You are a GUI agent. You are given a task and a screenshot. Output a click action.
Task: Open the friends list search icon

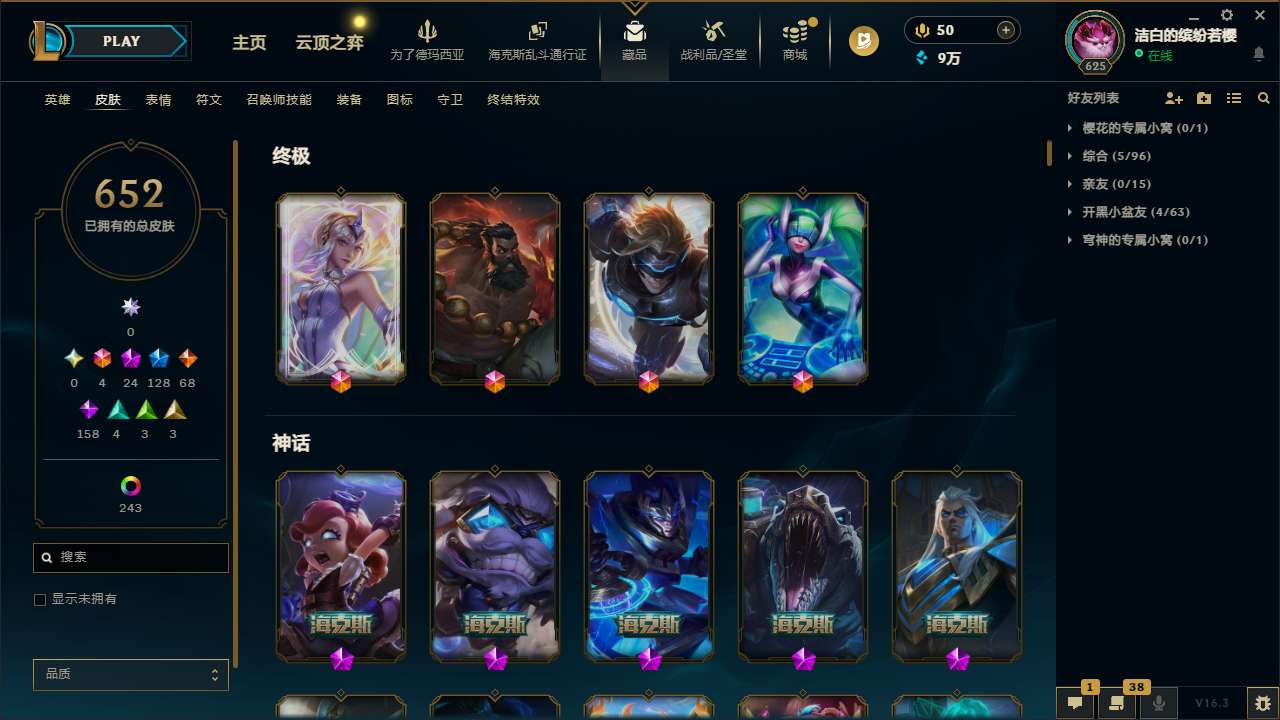[1264, 98]
